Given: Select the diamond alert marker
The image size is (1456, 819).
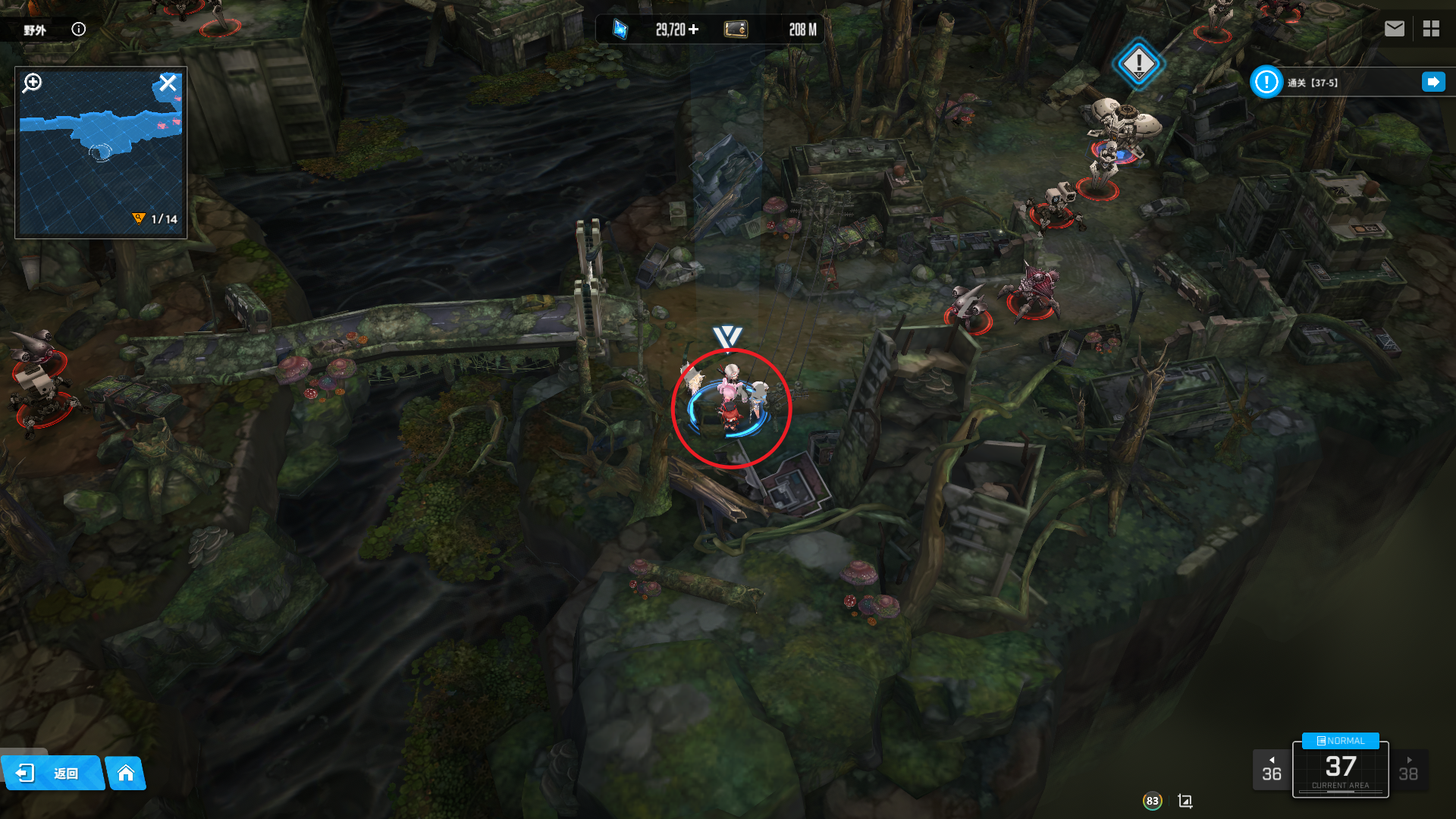Looking at the screenshot, I should (x=1138, y=64).
